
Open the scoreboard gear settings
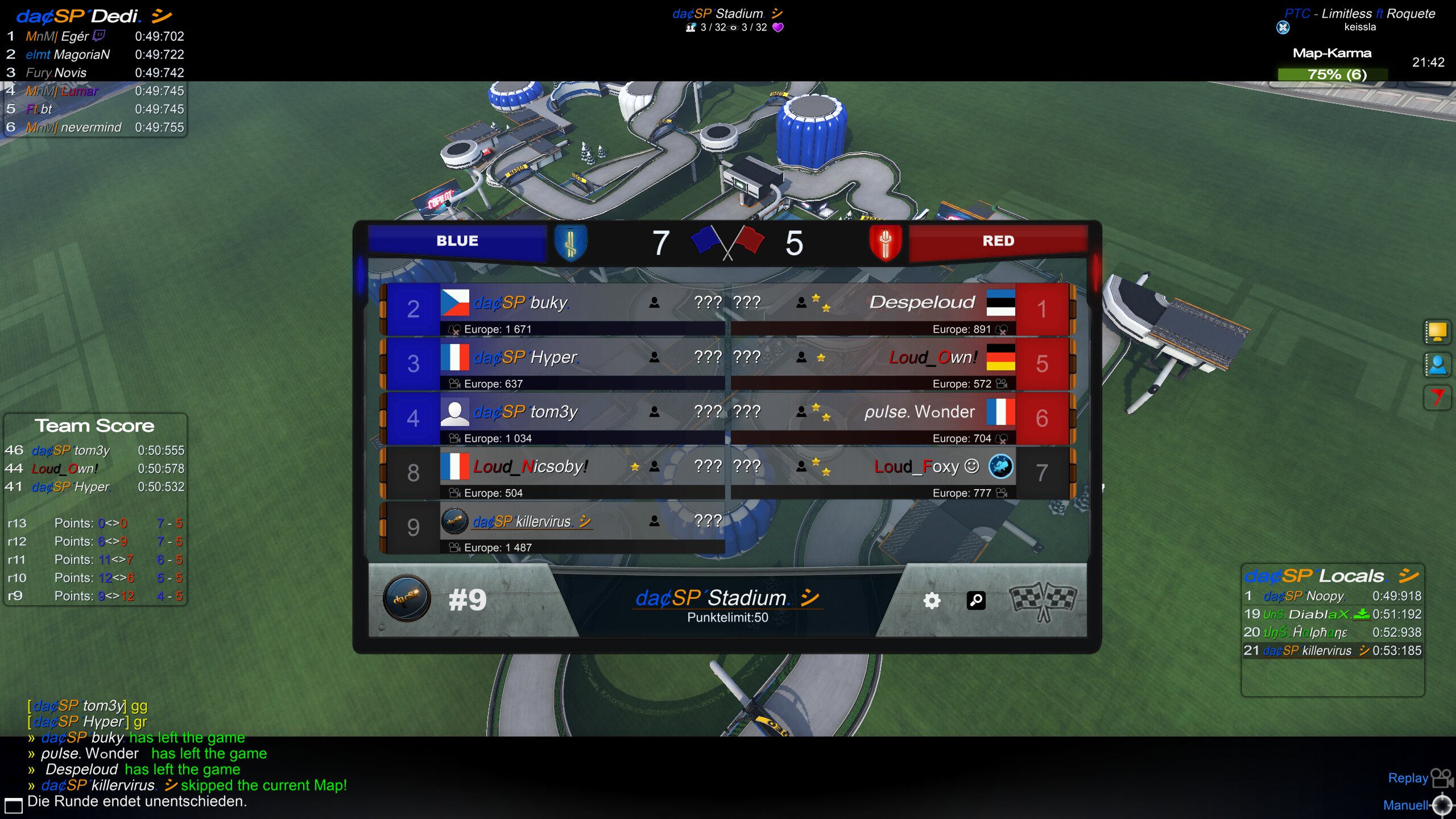click(x=932, y=600)
